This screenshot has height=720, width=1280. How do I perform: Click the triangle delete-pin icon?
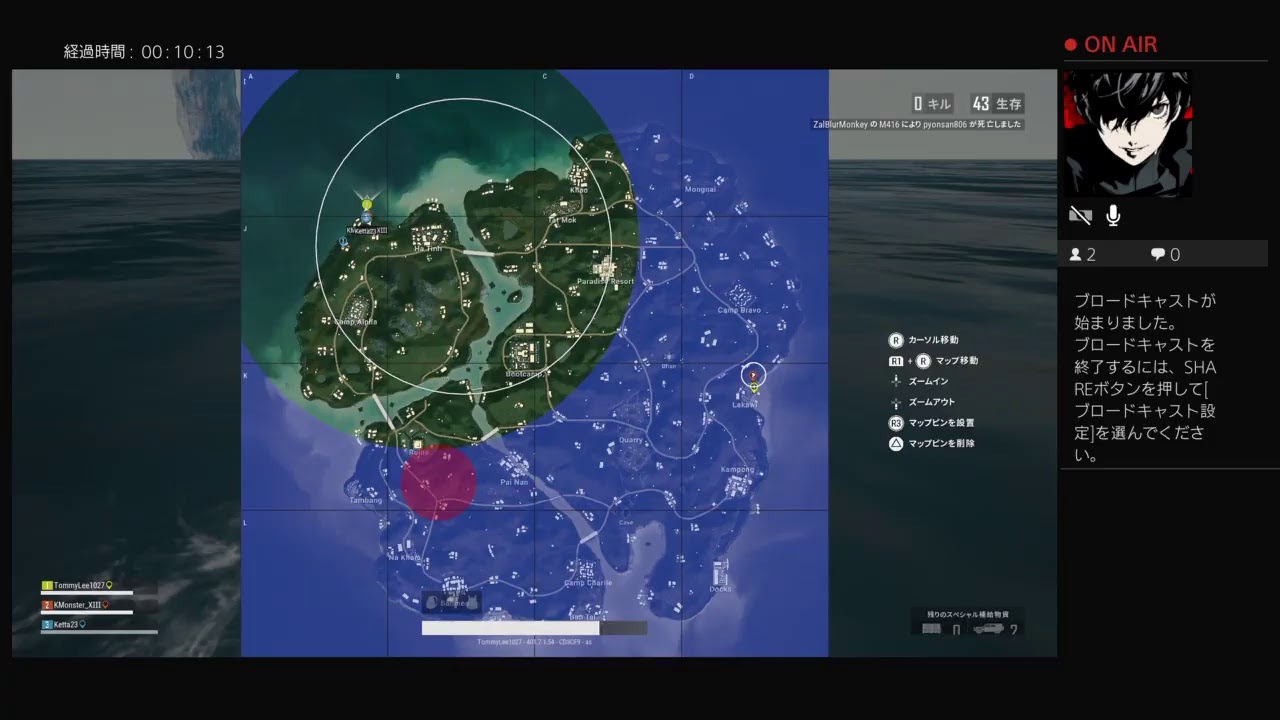pos(896,443)
